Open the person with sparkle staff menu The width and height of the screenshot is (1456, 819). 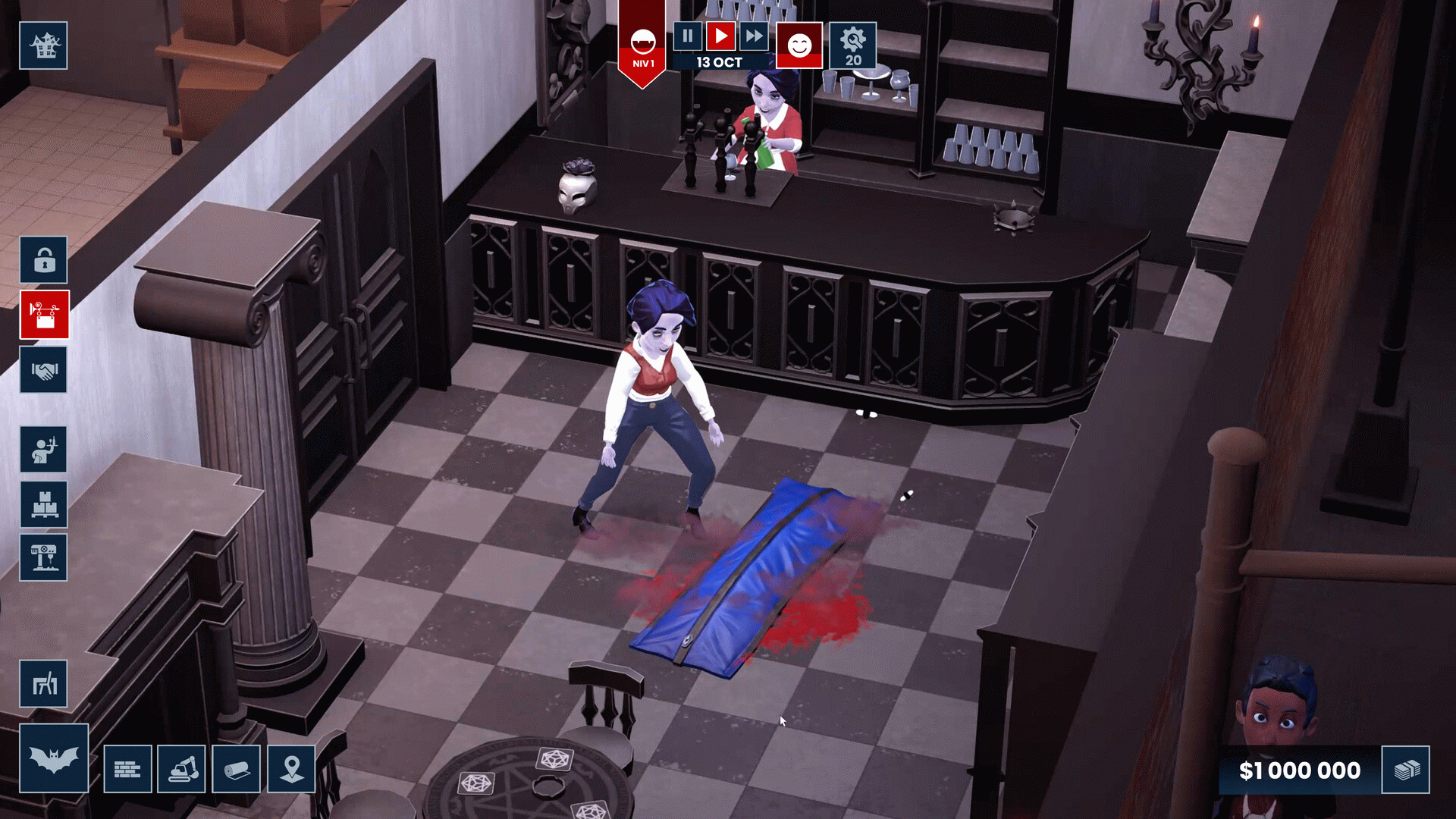click(x=44, y=450)
